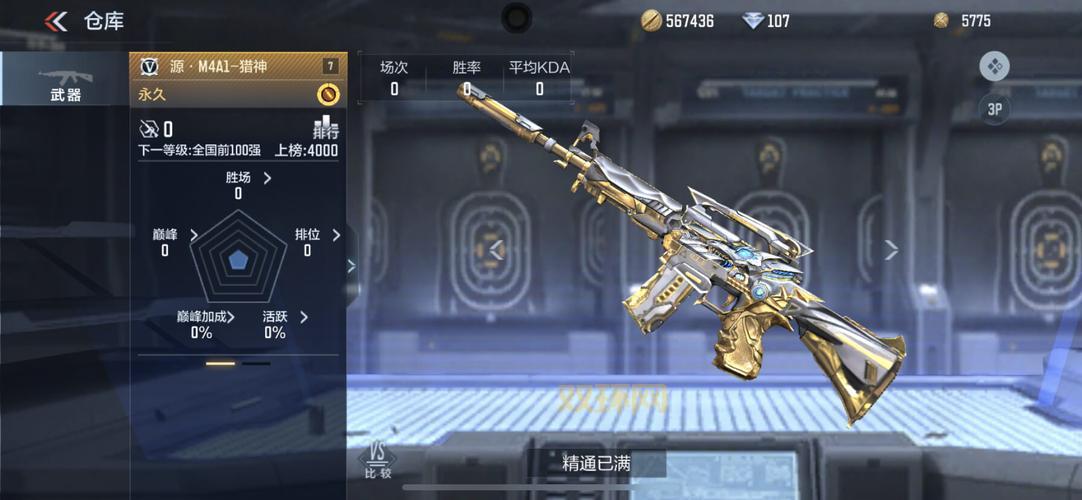Click the gold circular icon beside 永久
Image resolution: width=1082 pixels, height=500 pixels.
click(x=327, y=94)
